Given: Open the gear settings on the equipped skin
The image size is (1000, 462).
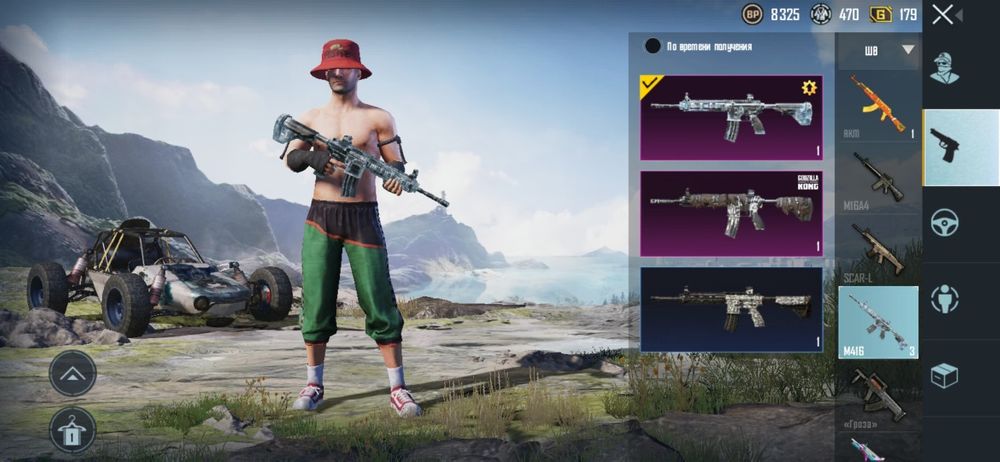Looking at the screenshot, I should pos(809,88).
